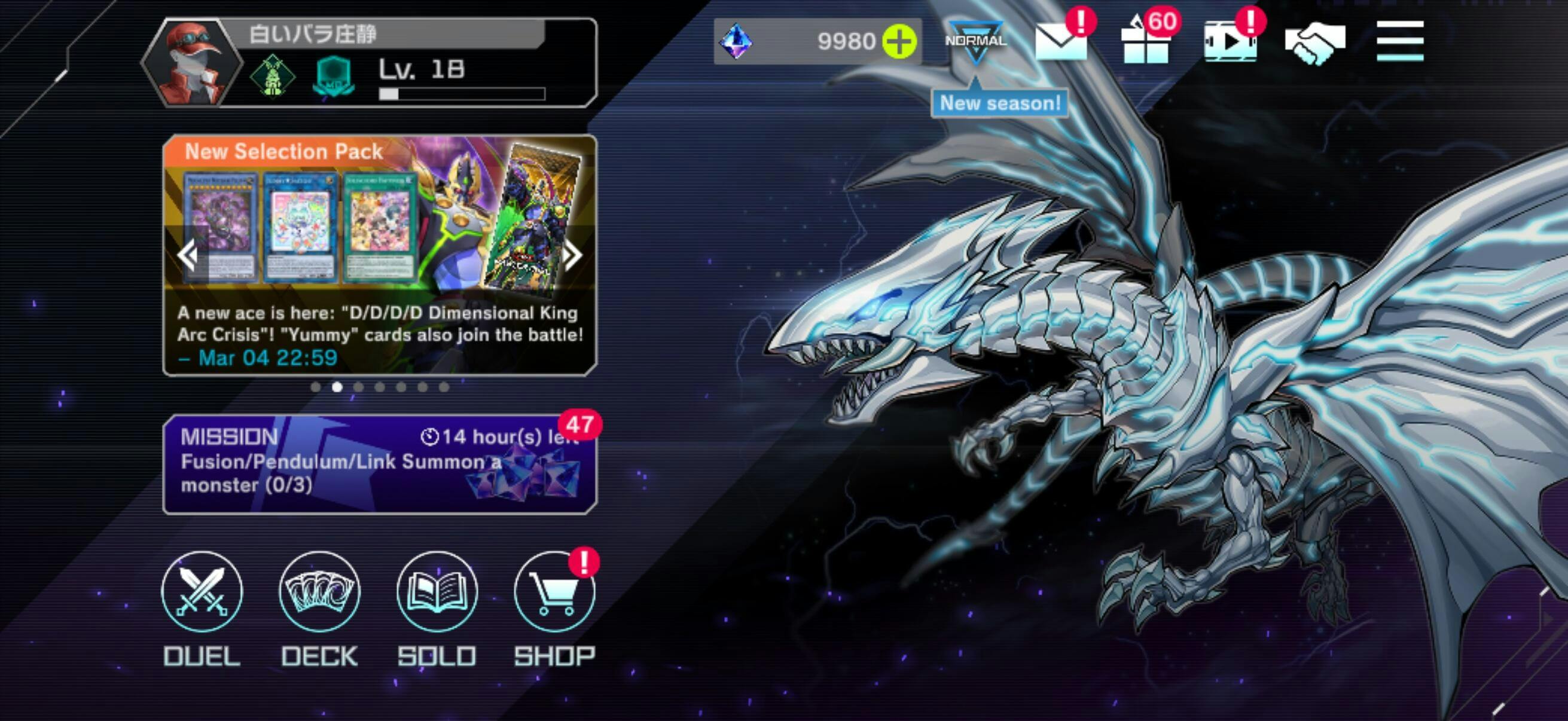1568x721 pixels.
Task: Add gems with the green plus button
Action: pos(899,42)
